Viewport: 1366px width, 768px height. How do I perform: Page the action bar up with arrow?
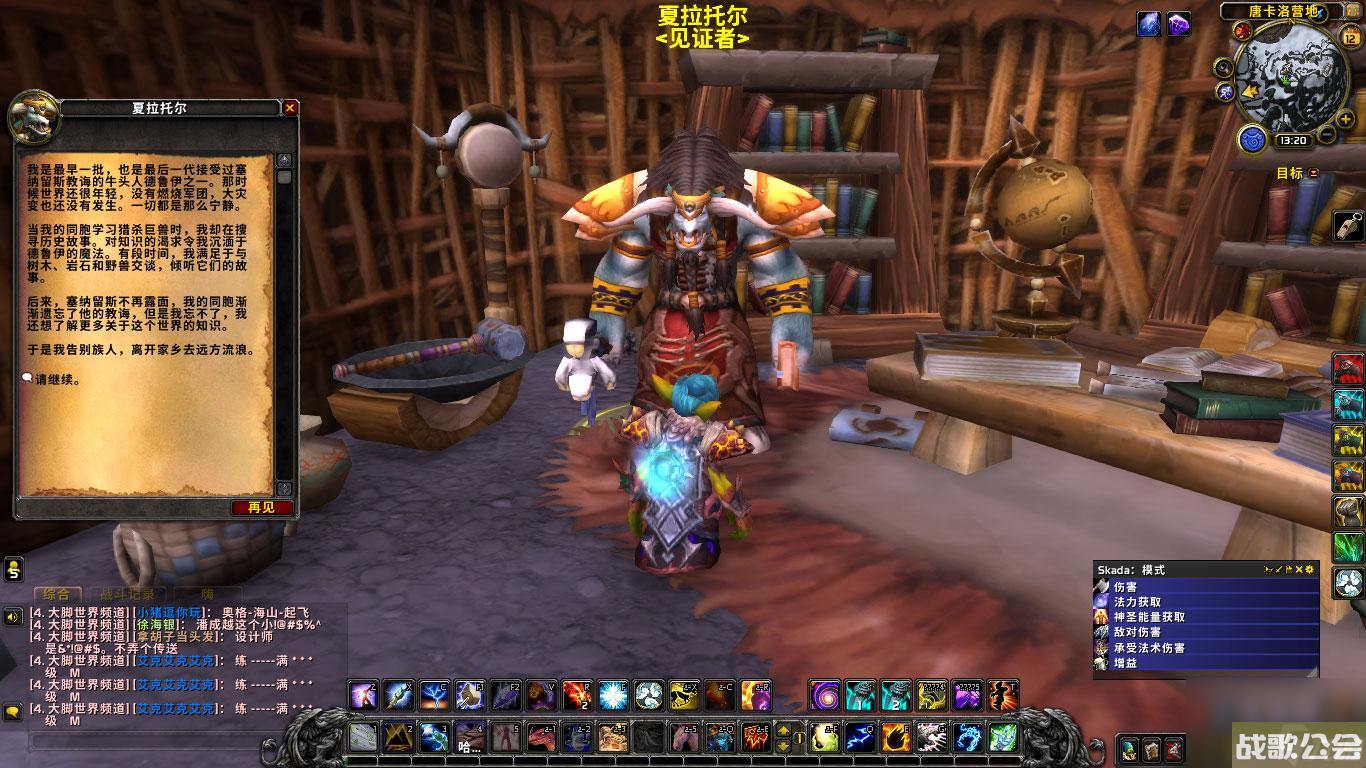coord(783,730)
